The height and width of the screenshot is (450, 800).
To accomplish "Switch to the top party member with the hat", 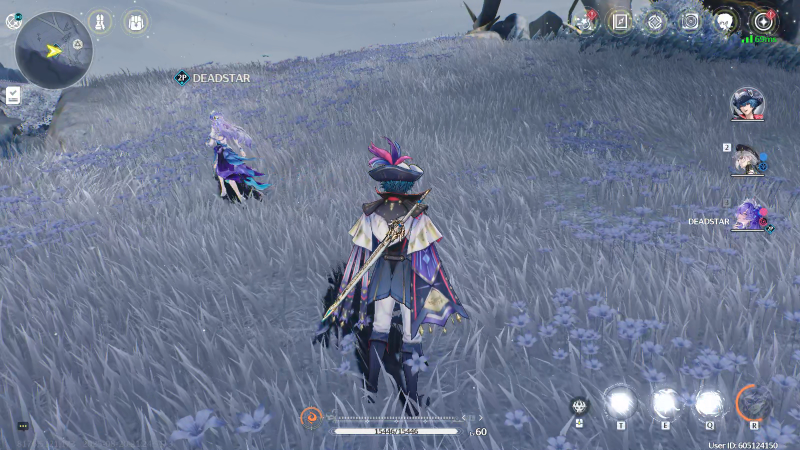I will coord(747,103).
